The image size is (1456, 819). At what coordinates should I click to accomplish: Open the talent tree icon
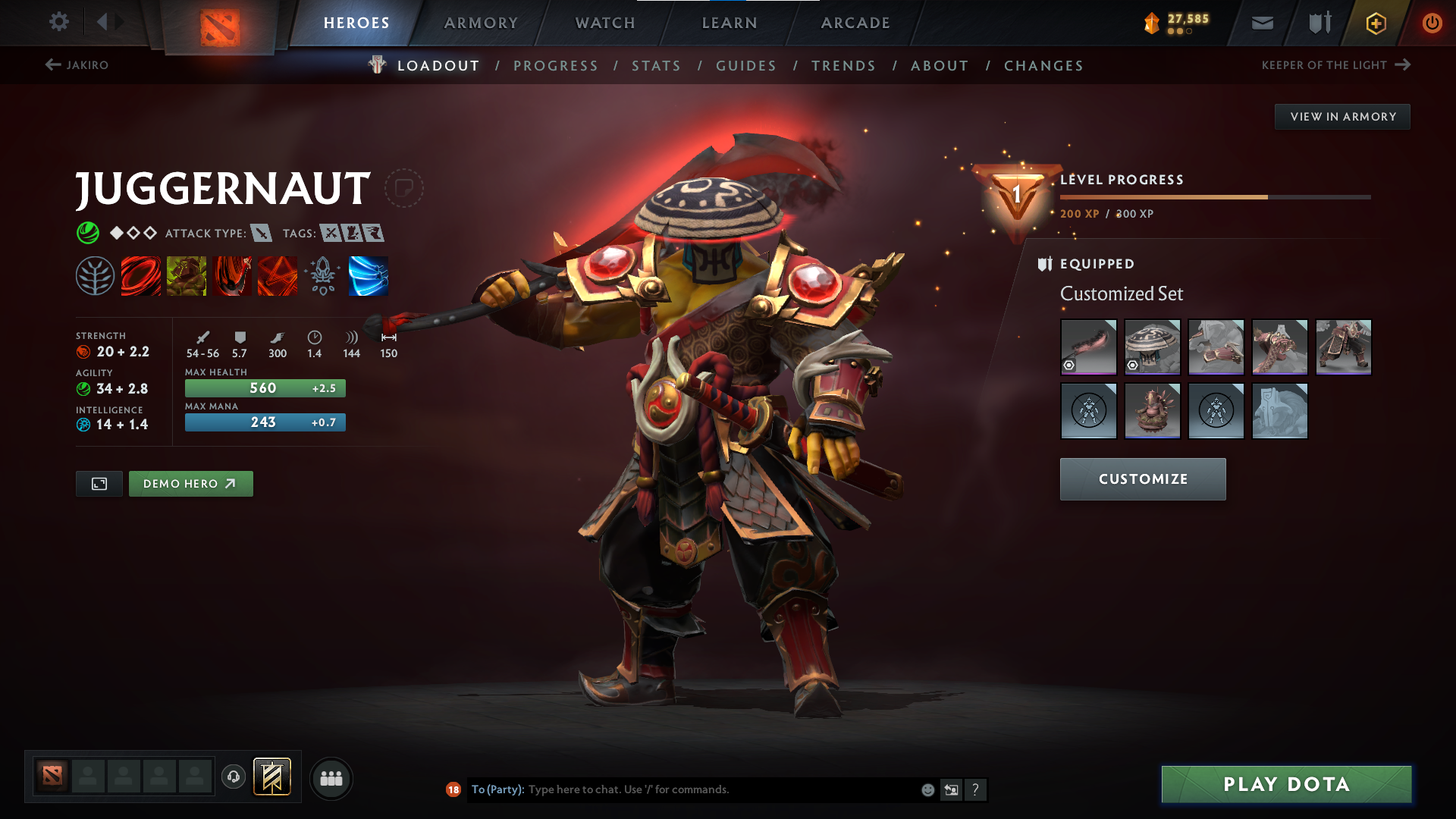tap(96, 276)
